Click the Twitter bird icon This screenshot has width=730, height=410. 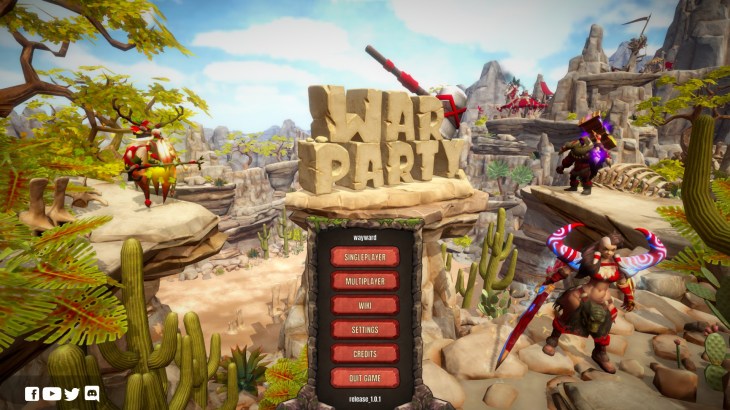72,393
